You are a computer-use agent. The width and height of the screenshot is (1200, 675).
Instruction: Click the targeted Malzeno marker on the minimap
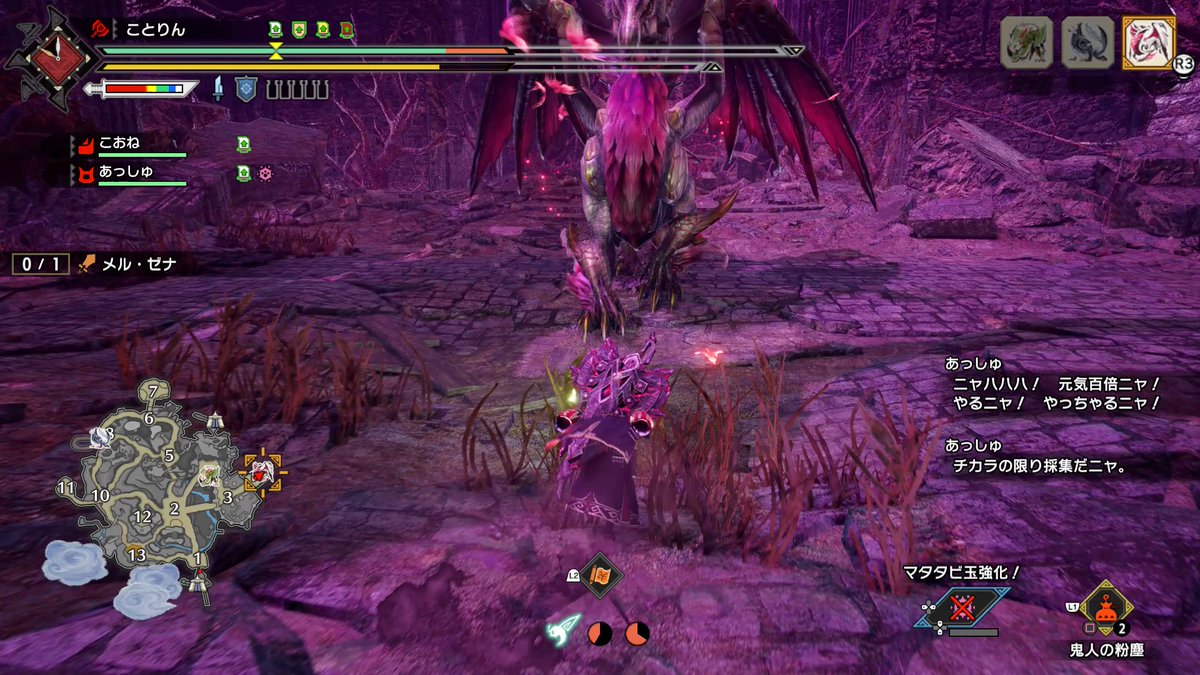(x=263, y=472)
